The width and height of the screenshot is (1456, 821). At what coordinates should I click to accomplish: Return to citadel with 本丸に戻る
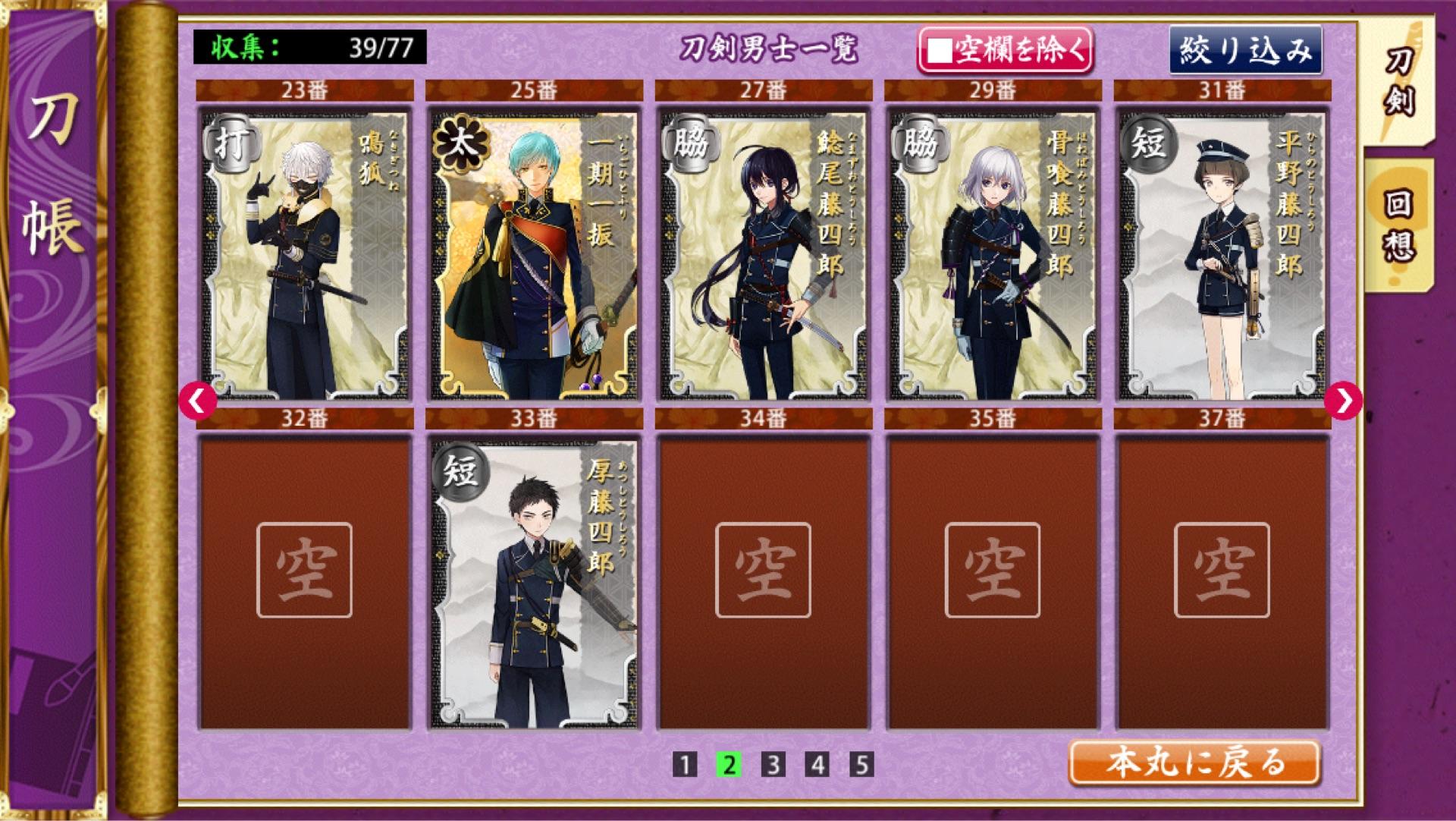pyautogui.click(x=1194, y=763)
